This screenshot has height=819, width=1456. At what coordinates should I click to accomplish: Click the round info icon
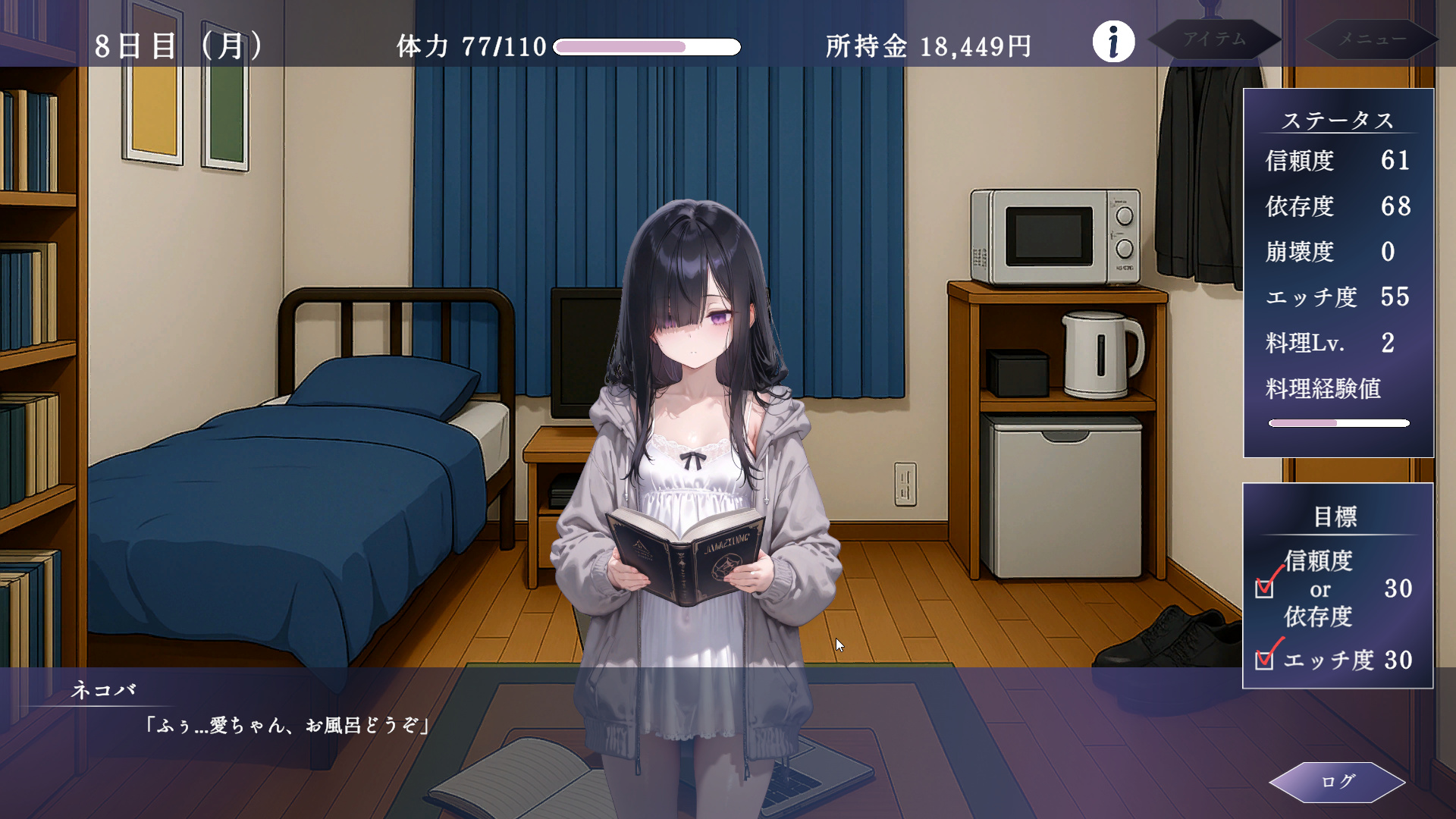point(1113,42)
